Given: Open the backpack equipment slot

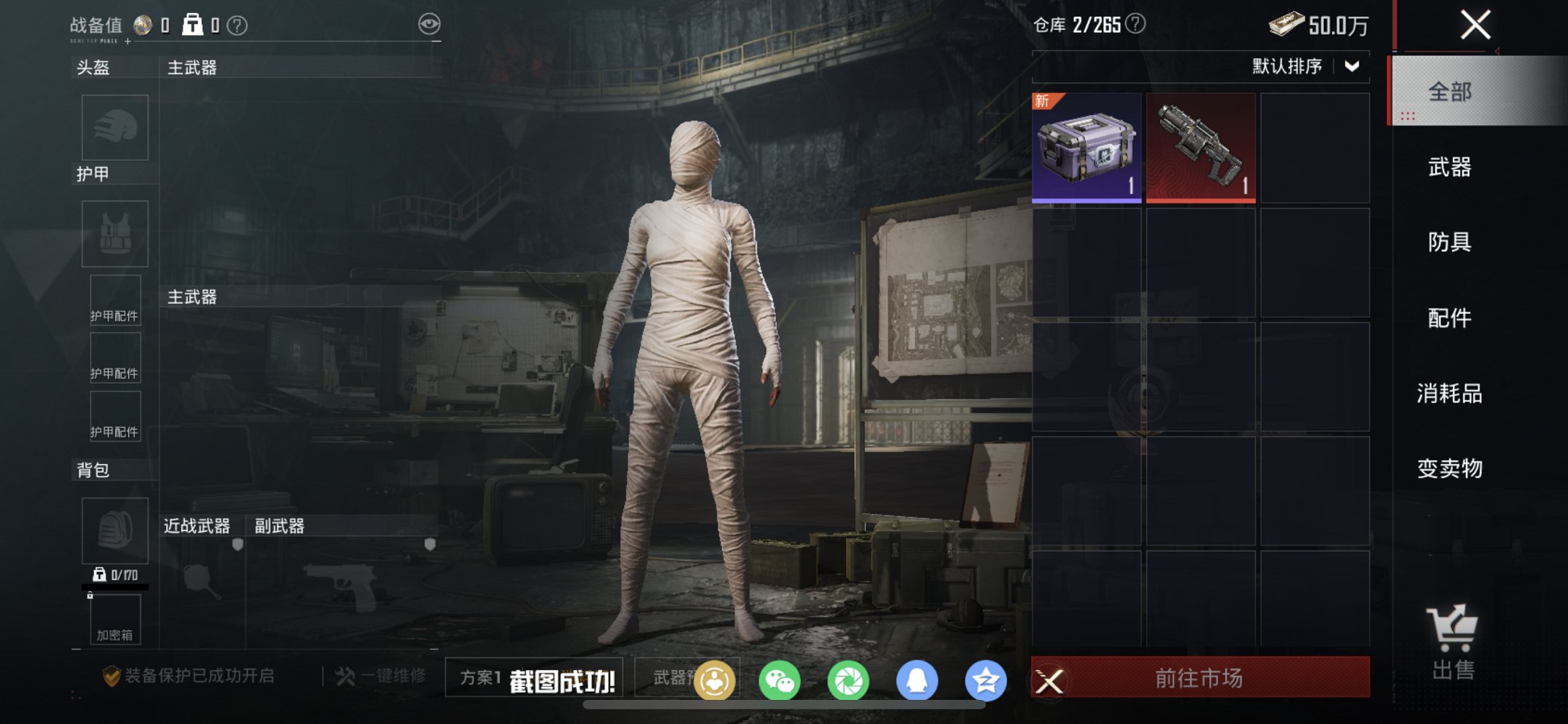Looking at the screenshot, I should click(x=114, y=531).
